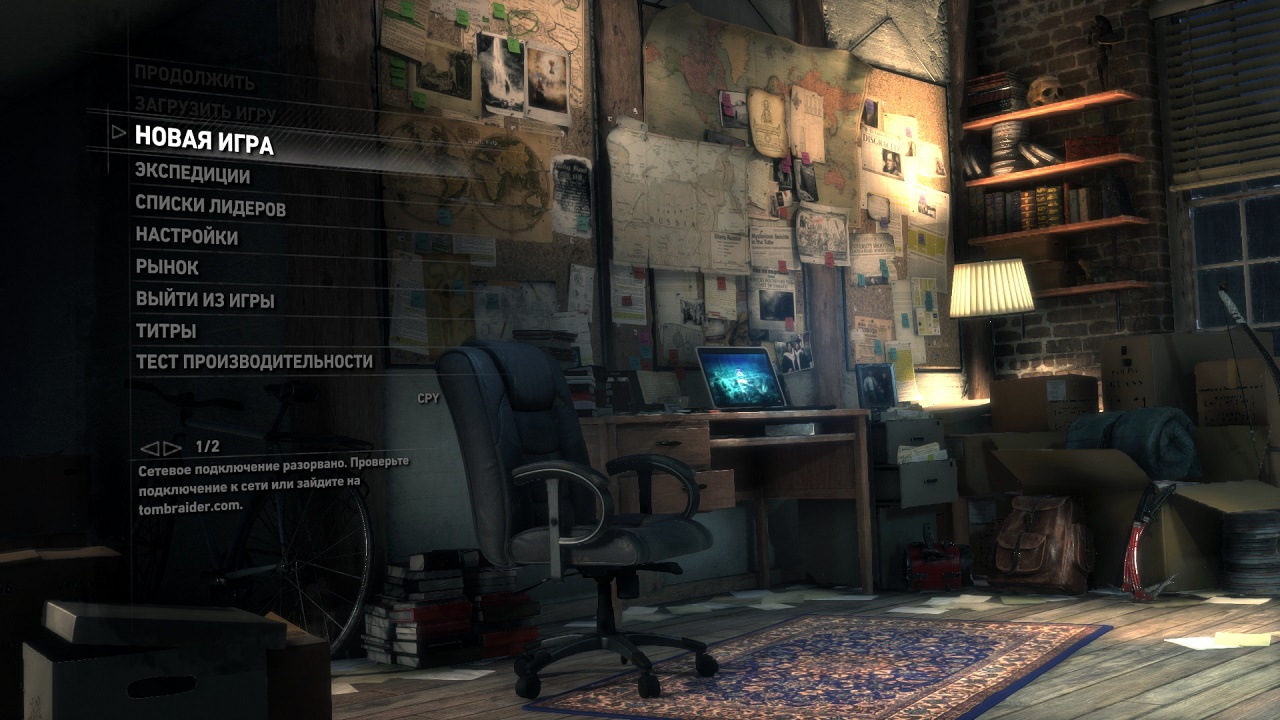View the ТИТРЫ credits
Viewport: 1280px width, 720px height.
(x=166, y=330)
